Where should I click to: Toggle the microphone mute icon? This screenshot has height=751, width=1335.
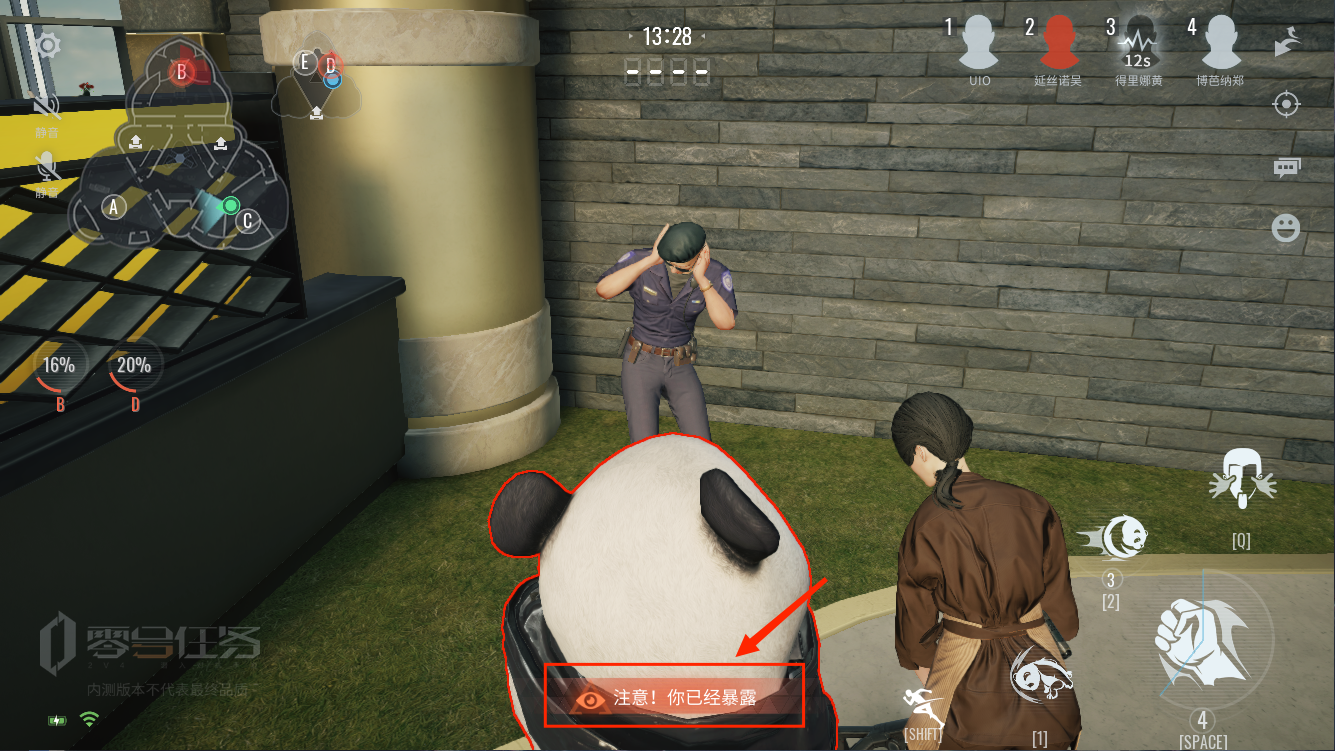coord(46,166)
